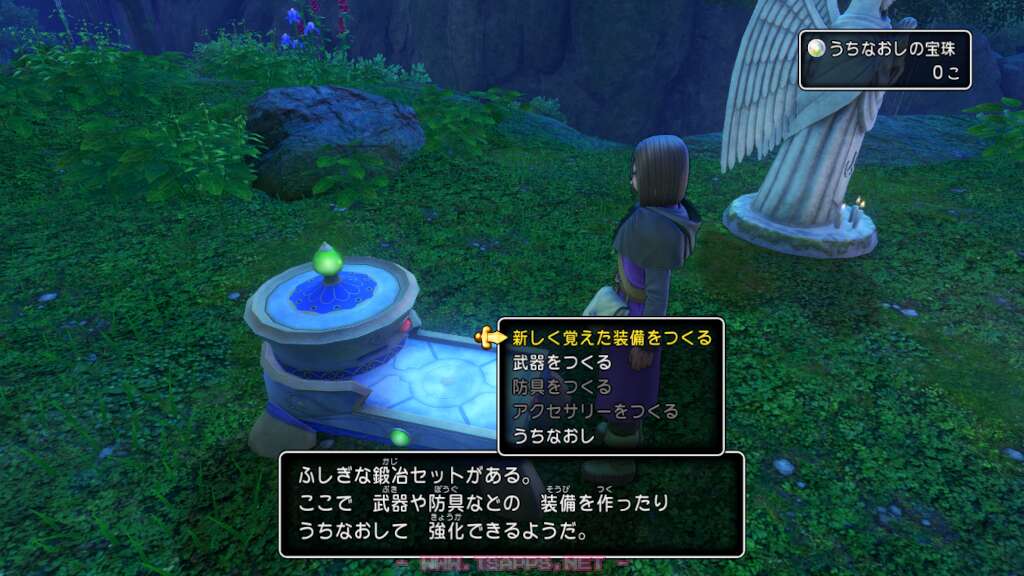The image size is (1024, 576).
Task: Select うちなおし to reforge equipment
Action: pyautogui.click(x=553, y=435)
